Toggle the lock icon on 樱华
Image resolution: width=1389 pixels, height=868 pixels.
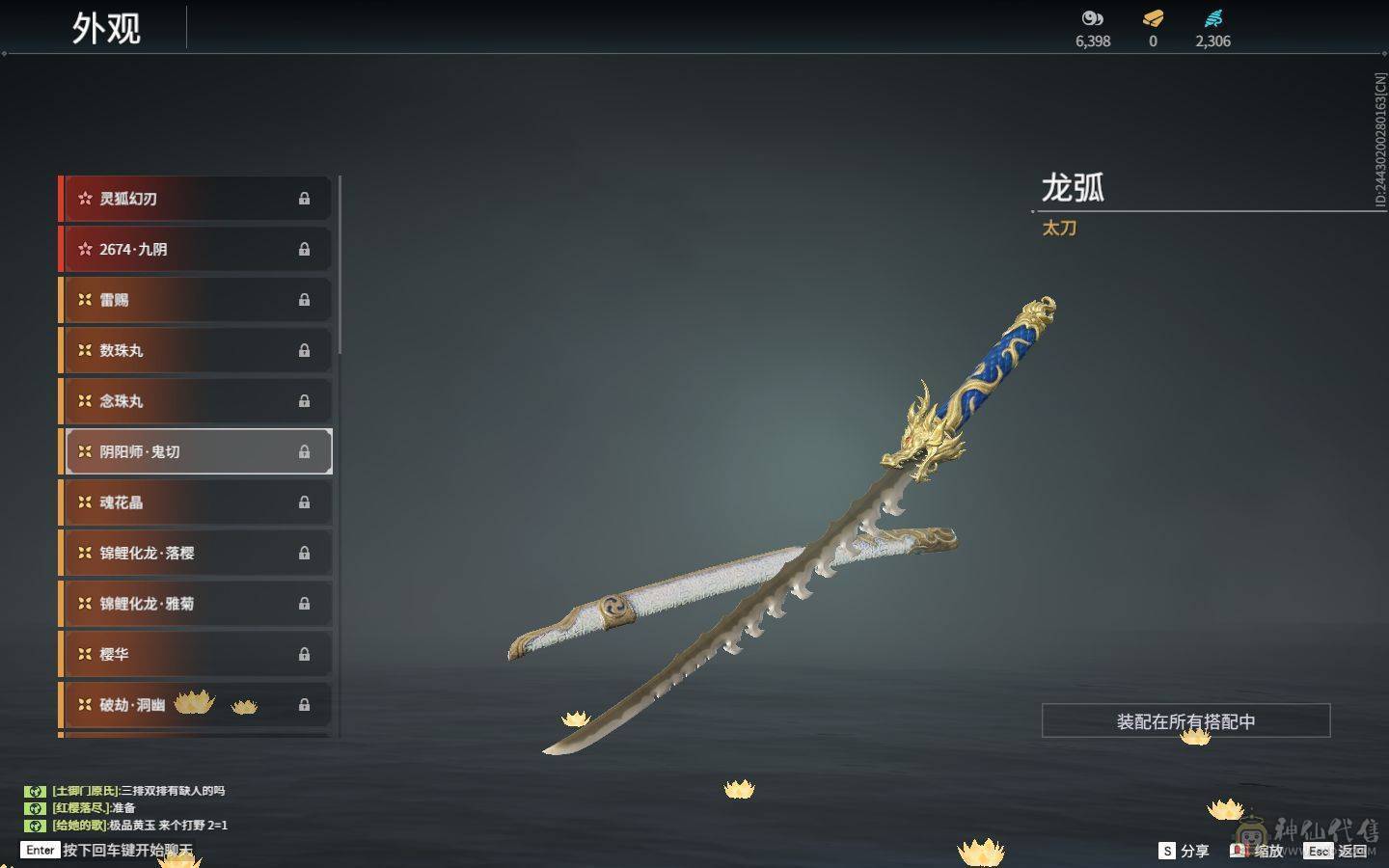coord(304,654)
